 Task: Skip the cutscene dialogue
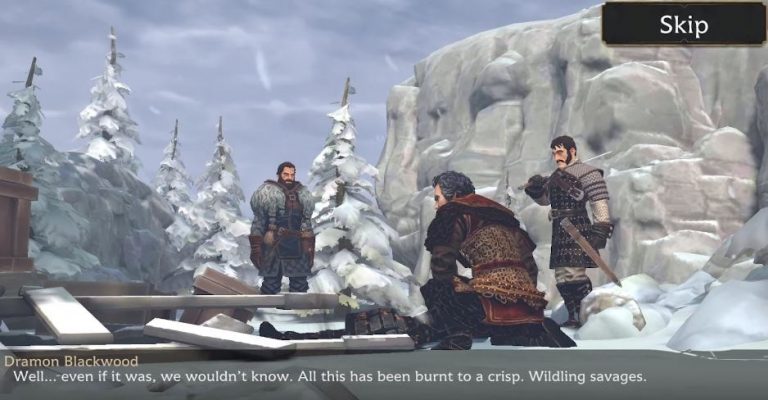pyautogui.click(x=683, y=24)
